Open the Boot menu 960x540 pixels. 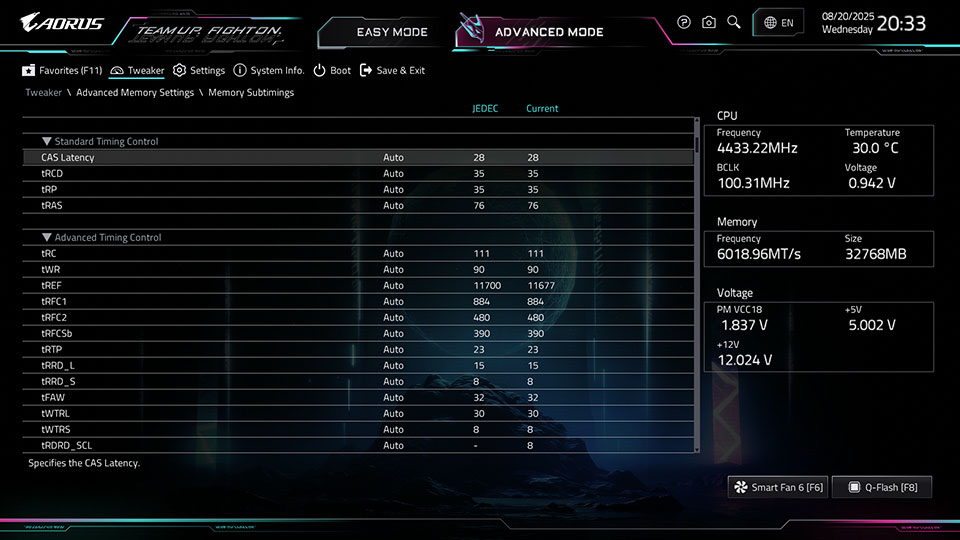click(x=332, y=71)
